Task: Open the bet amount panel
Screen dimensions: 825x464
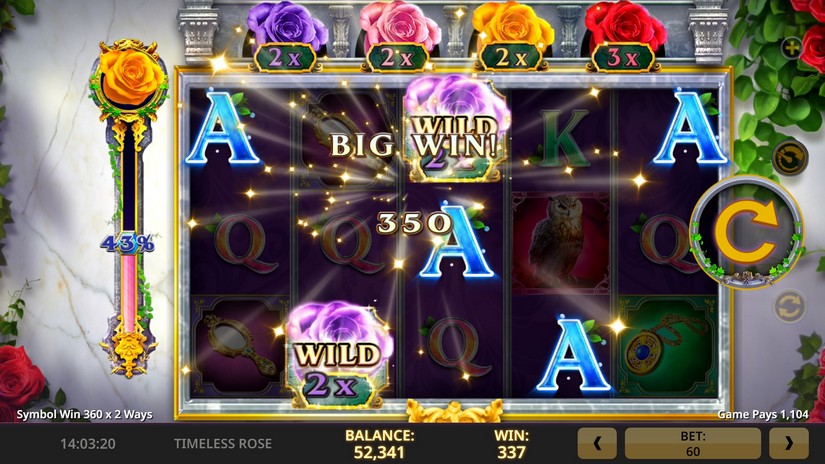Action: [x=692, y=443]
